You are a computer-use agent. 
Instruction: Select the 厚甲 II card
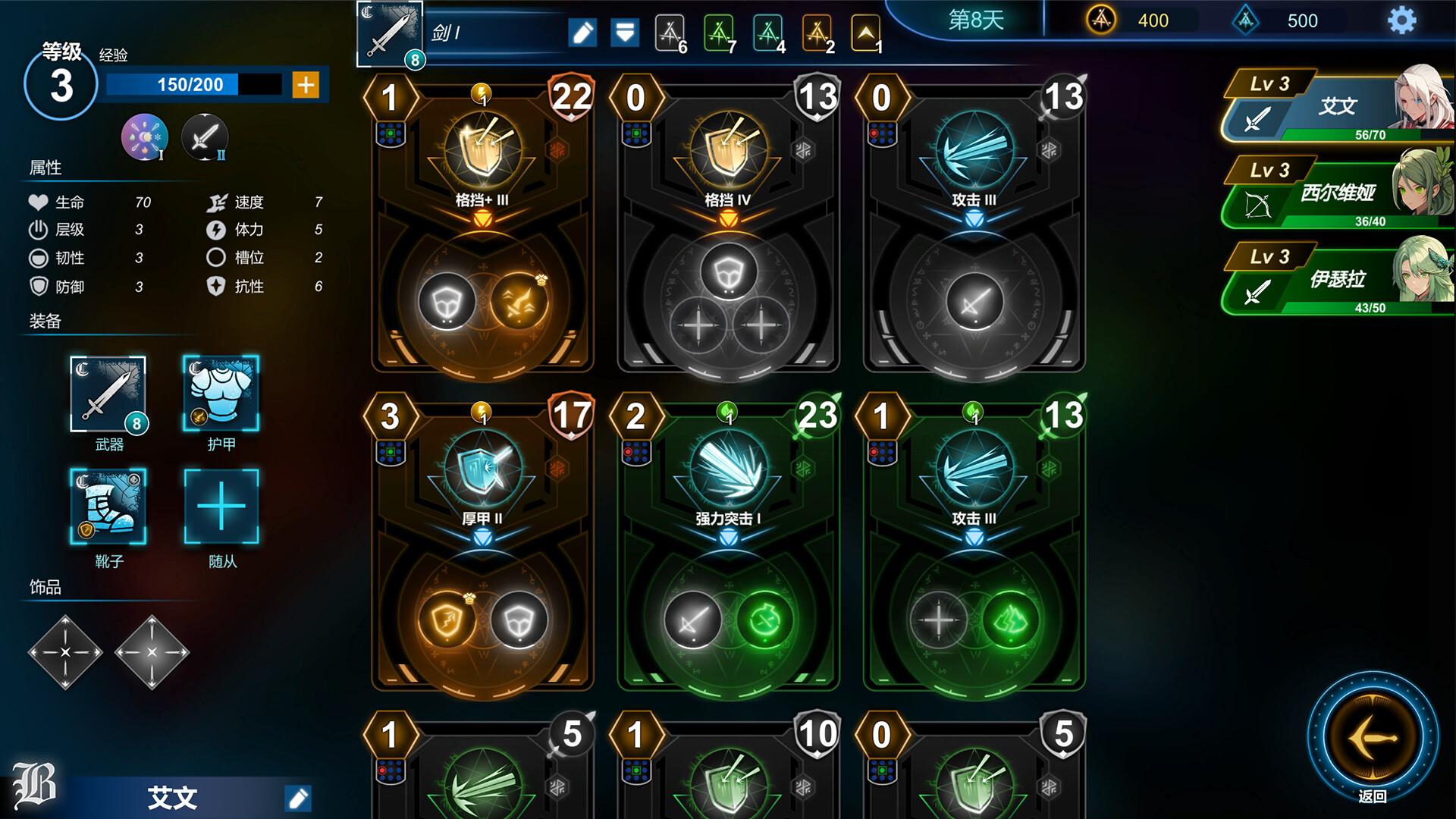(482, 546)
